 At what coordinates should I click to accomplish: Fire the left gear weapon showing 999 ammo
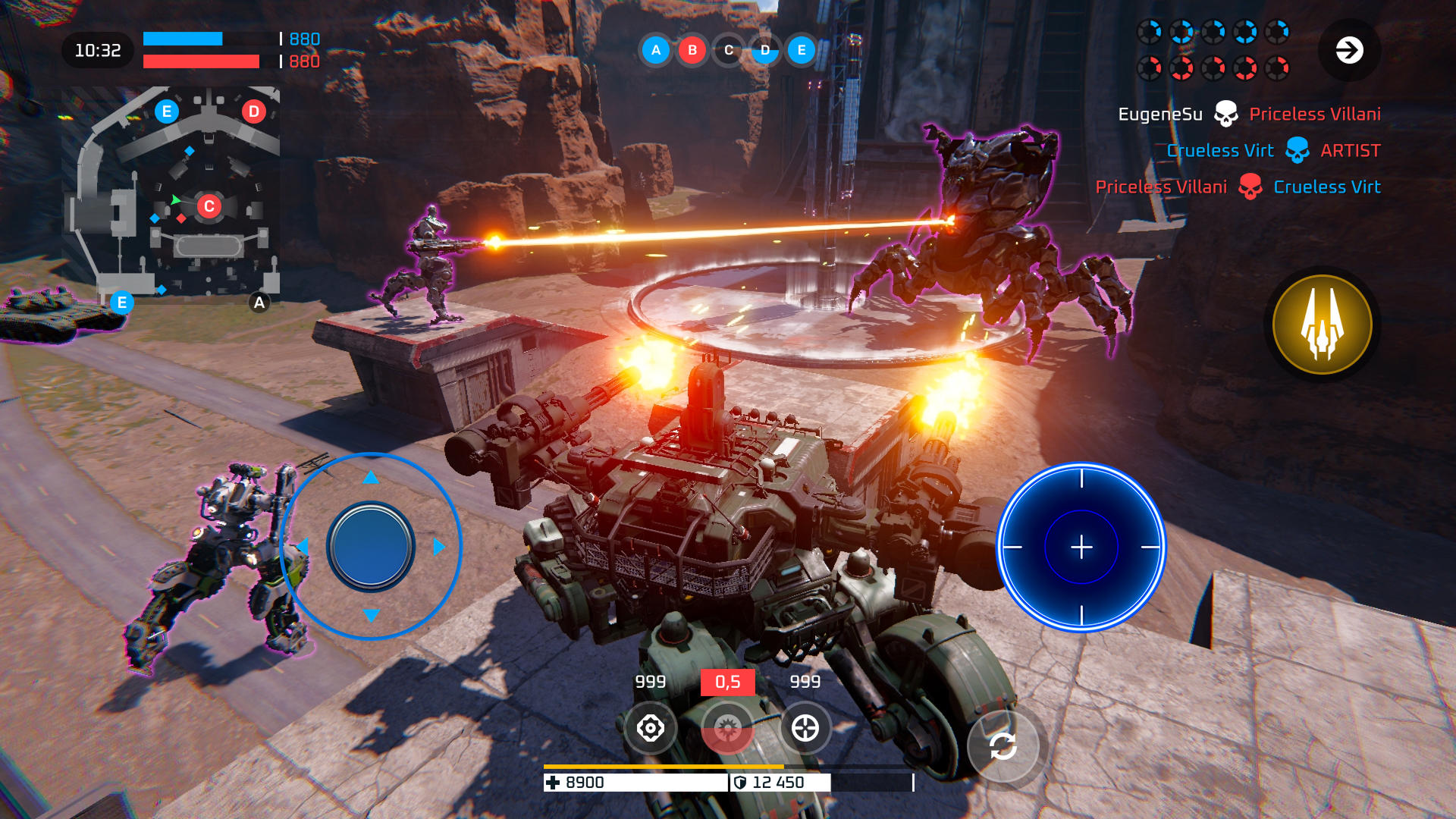651,727
